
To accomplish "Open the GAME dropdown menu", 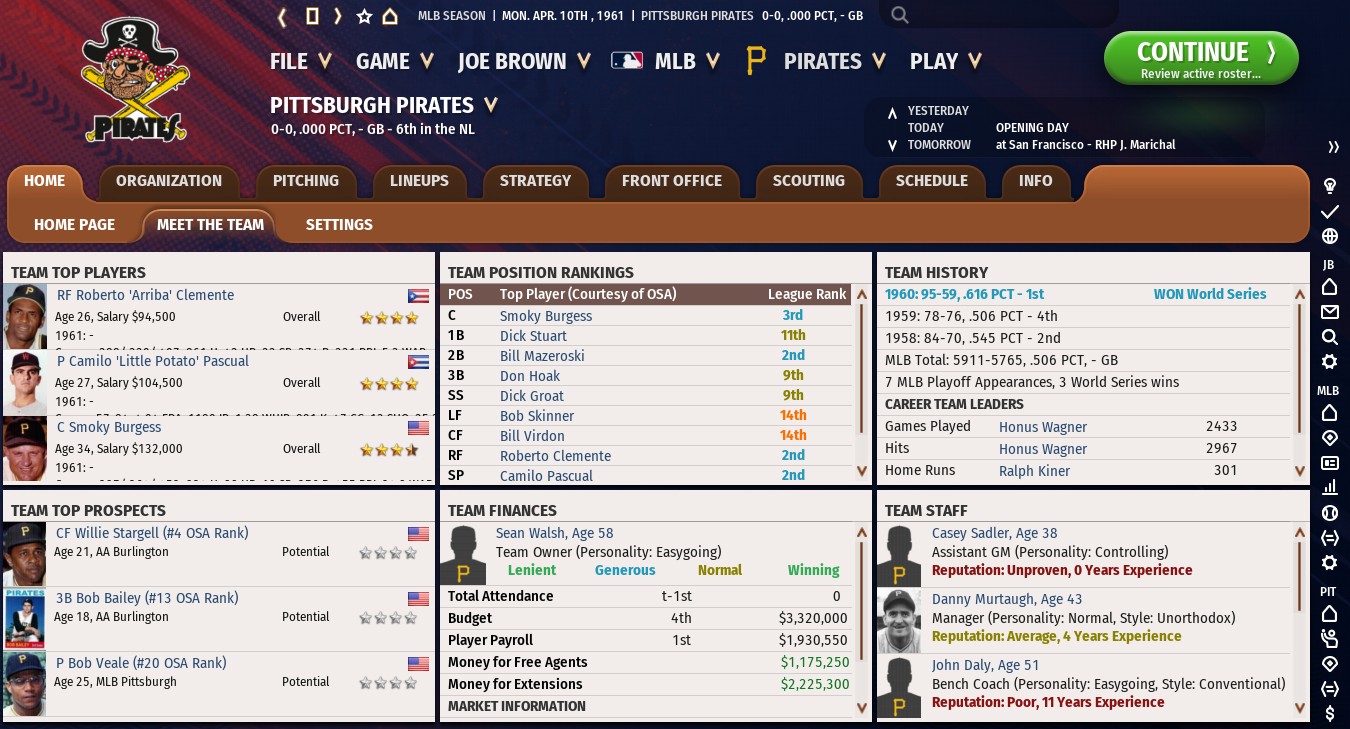I will 394,61.
